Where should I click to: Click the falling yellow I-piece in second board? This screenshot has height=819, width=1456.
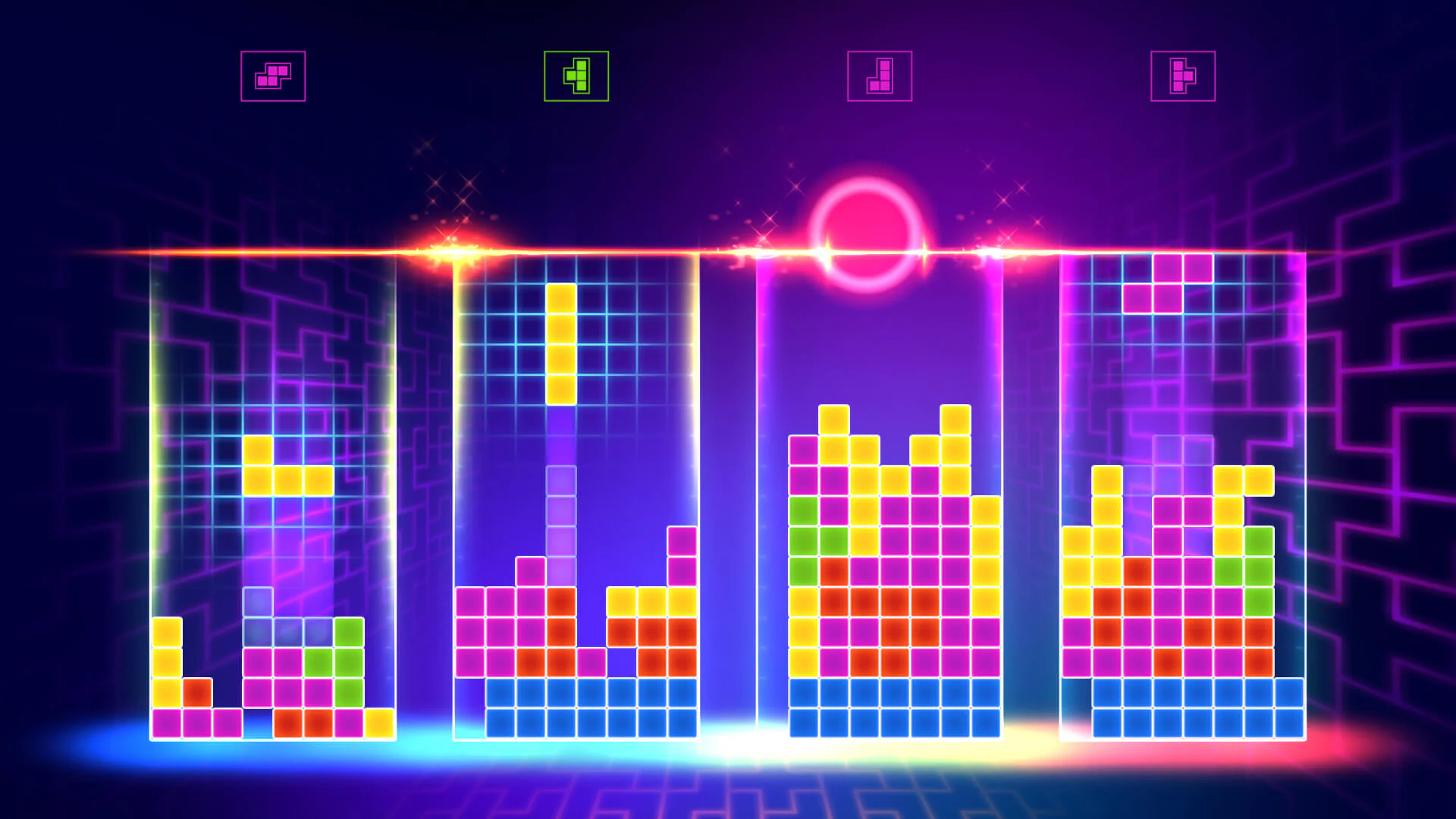[562, 345]
